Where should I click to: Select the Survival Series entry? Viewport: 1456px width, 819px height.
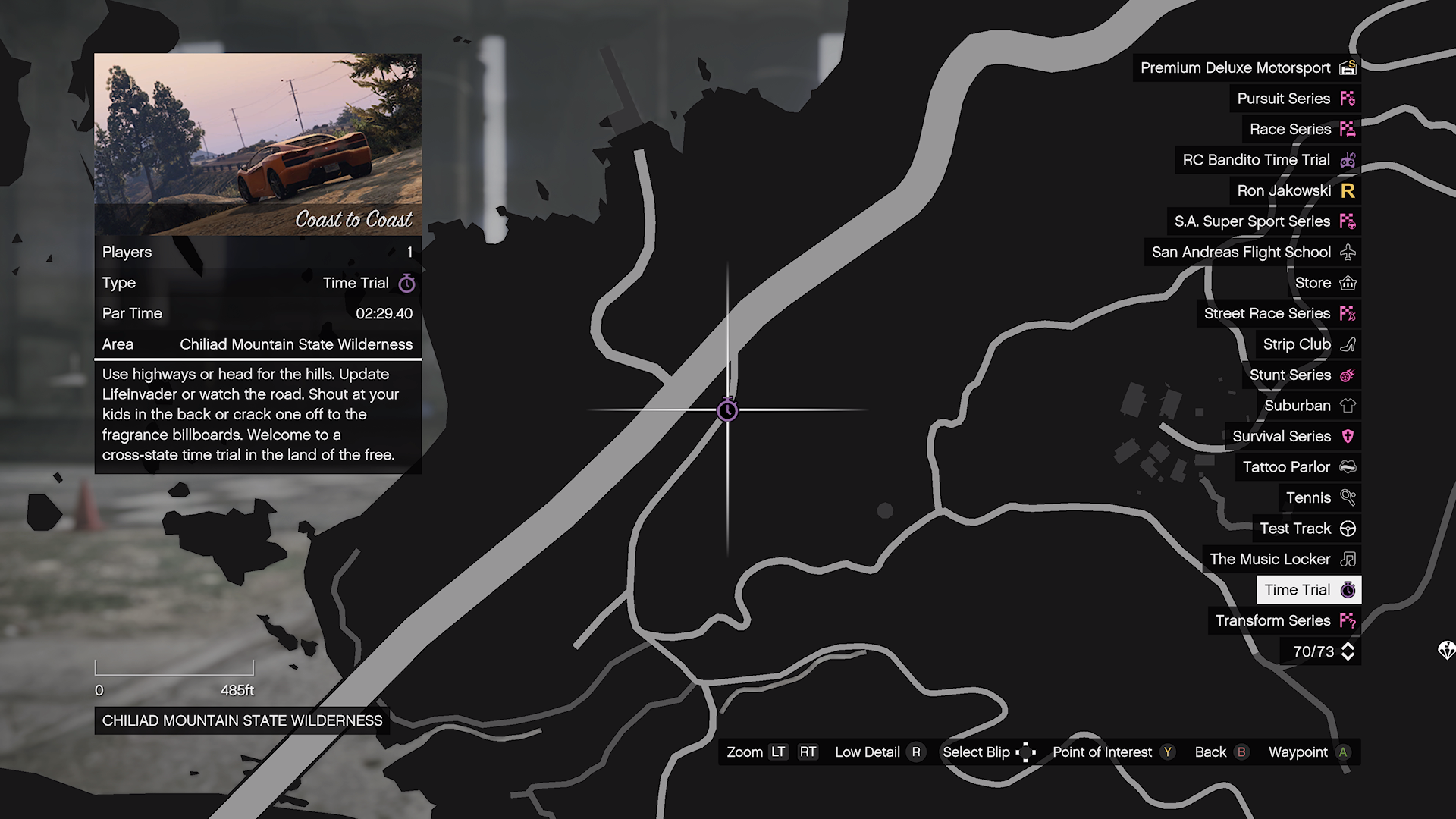(1292, 436)
